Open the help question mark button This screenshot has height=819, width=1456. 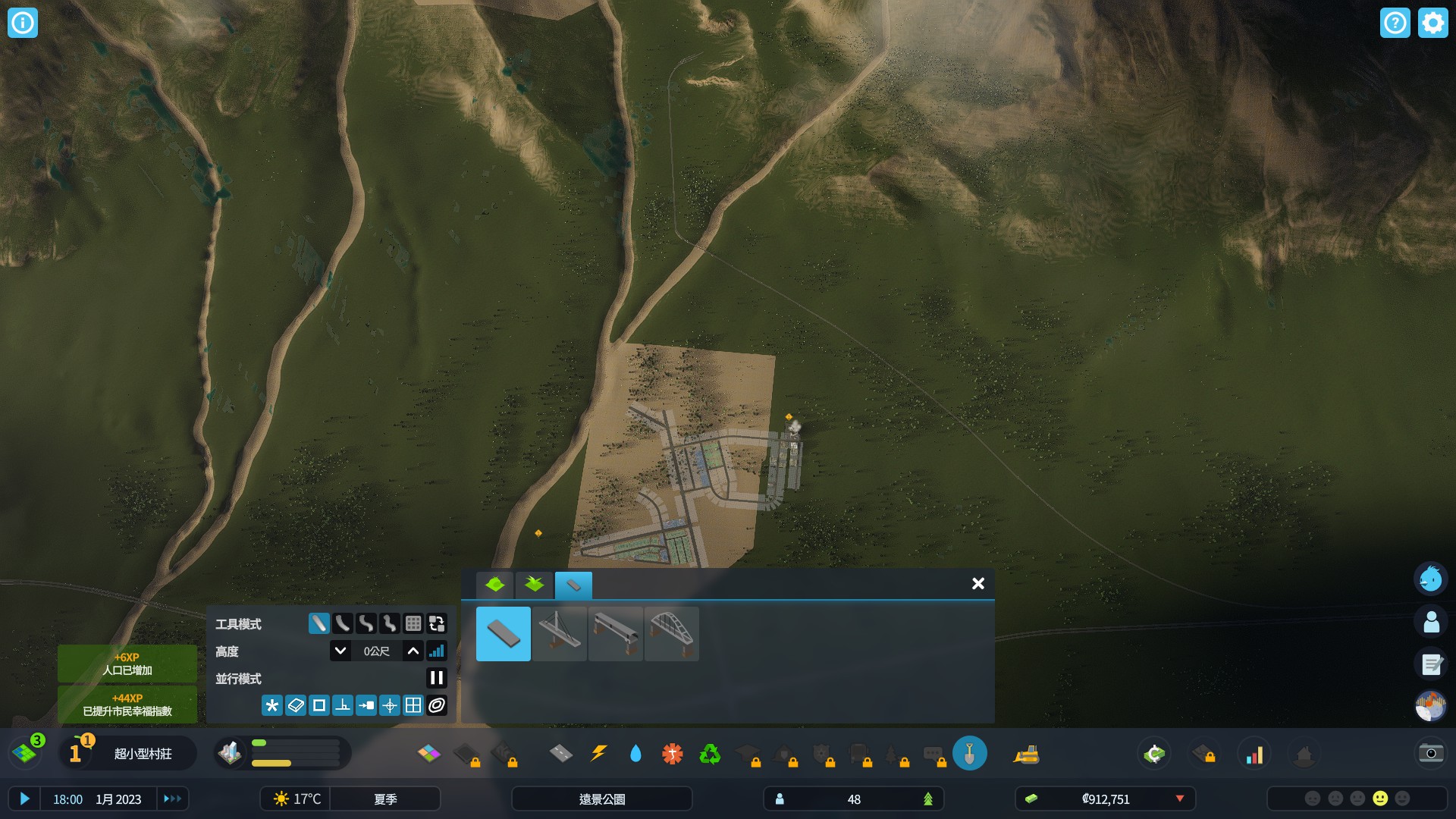1394,23
